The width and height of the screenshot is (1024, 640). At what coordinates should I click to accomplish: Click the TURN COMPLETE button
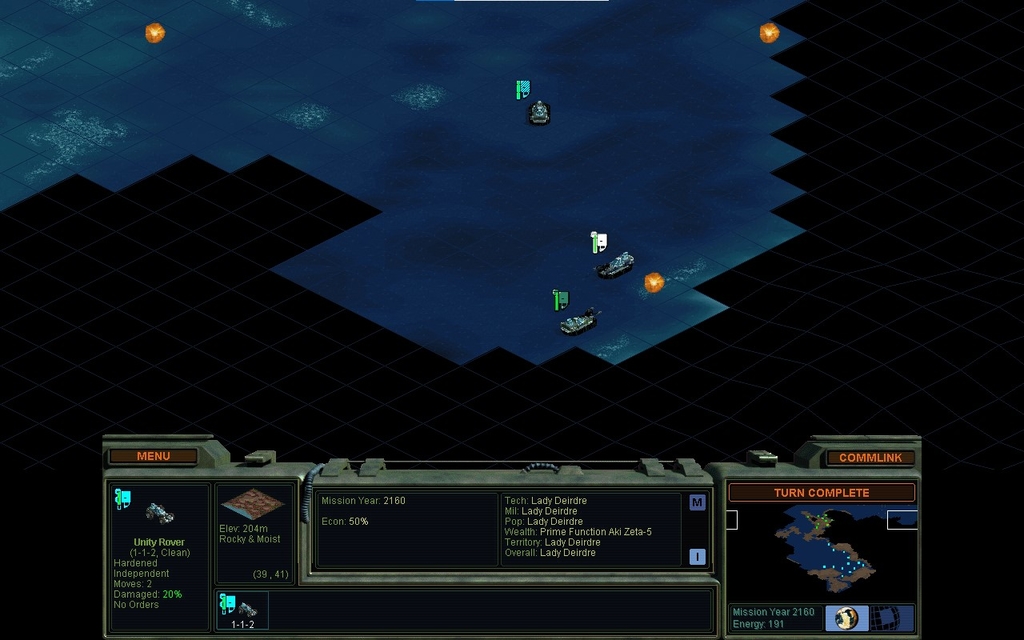821,493
